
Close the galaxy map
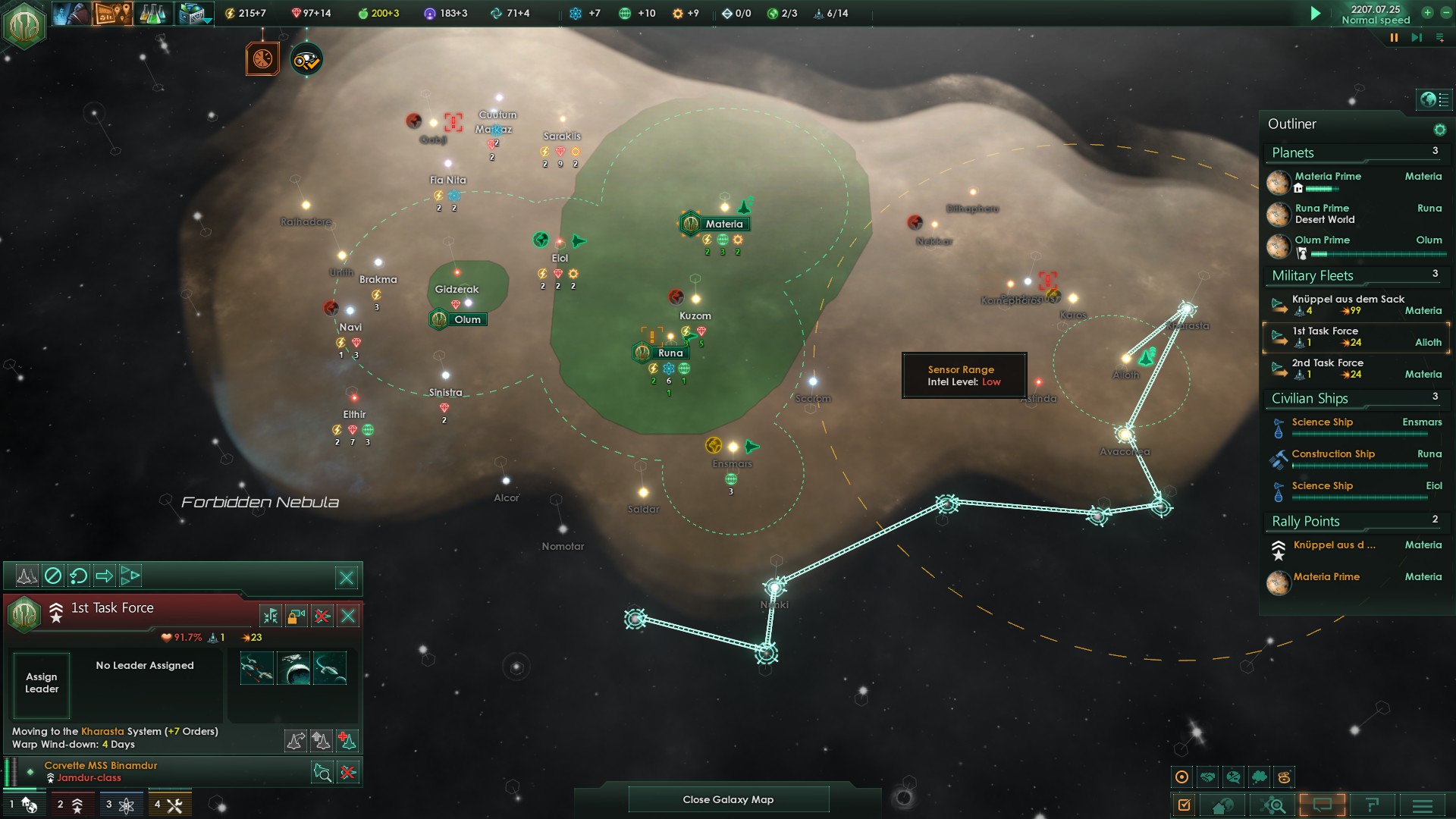pyautogui.click(x=728, y=799)
